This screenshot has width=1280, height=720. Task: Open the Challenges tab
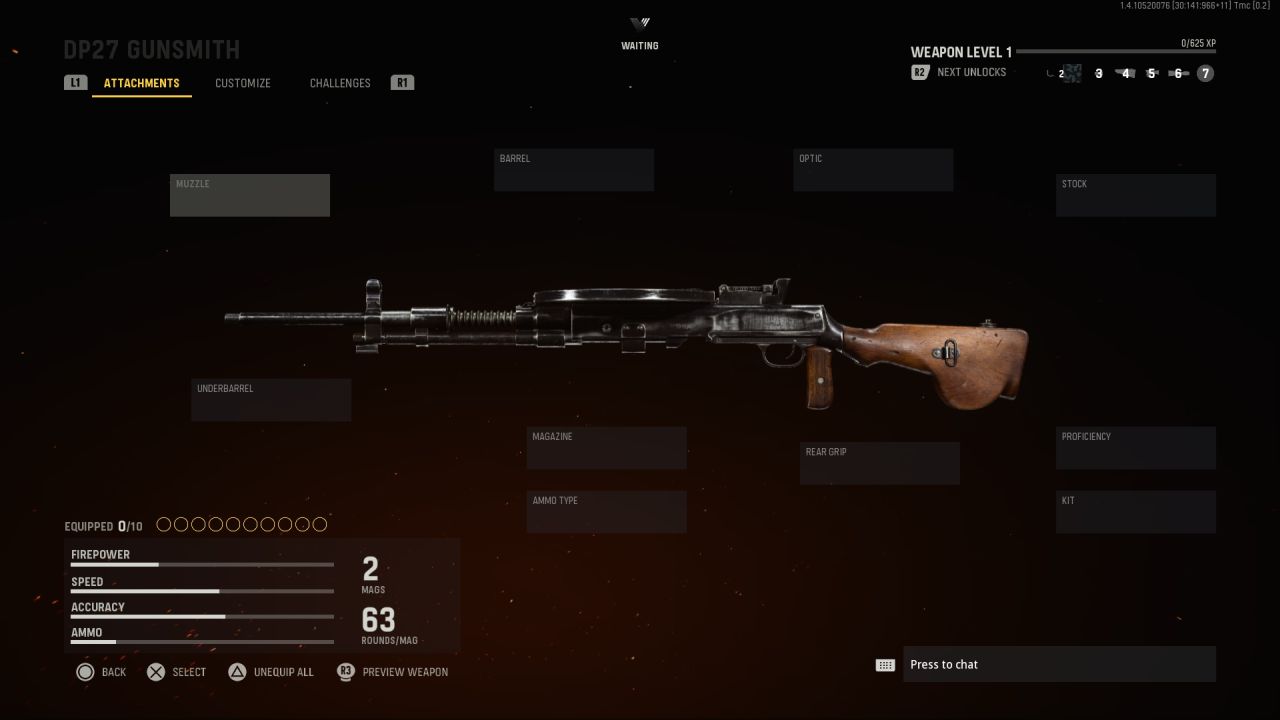(x=340, y=83)
